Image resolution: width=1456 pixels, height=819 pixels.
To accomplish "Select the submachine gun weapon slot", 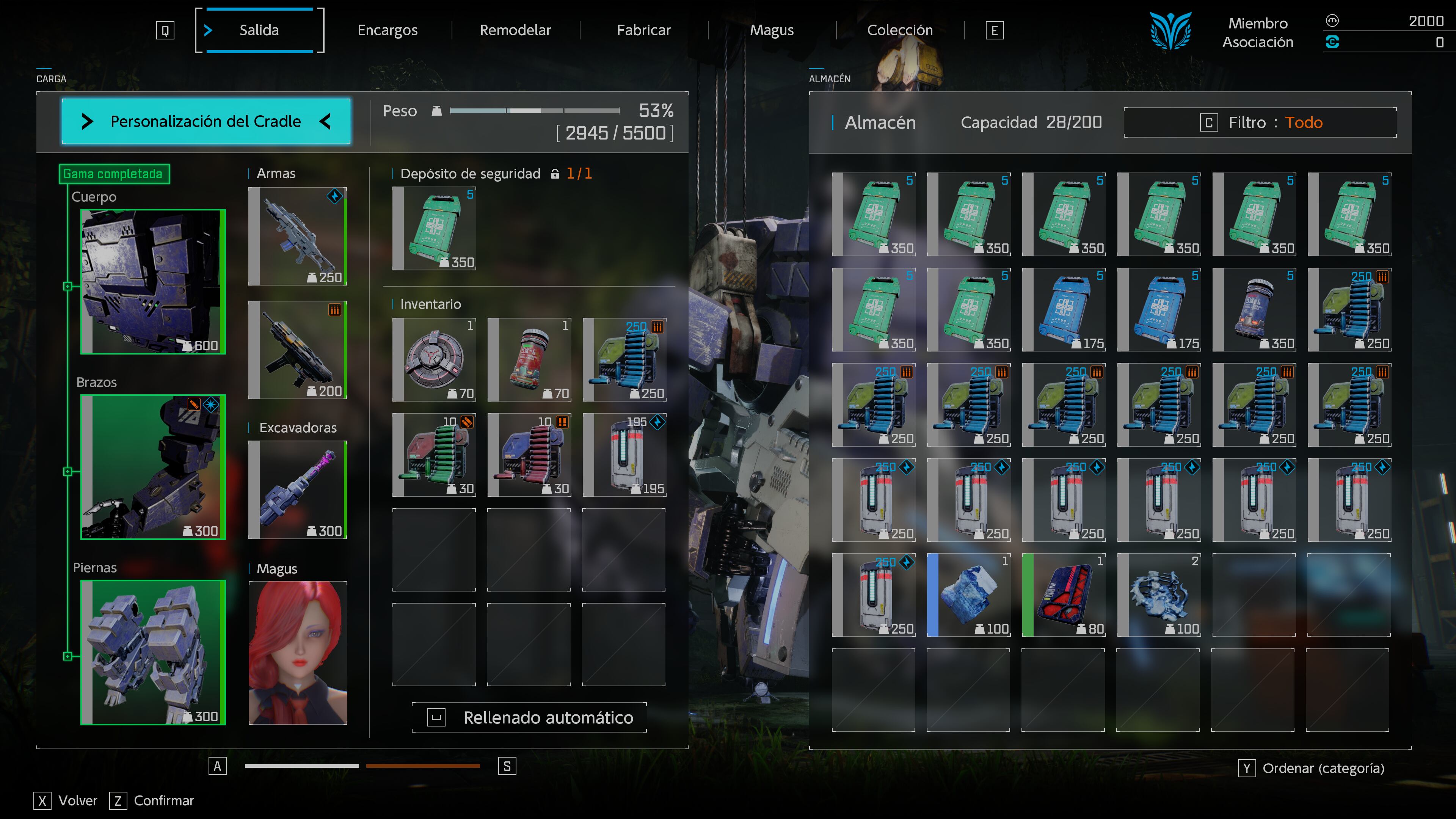I will point(298,350).
